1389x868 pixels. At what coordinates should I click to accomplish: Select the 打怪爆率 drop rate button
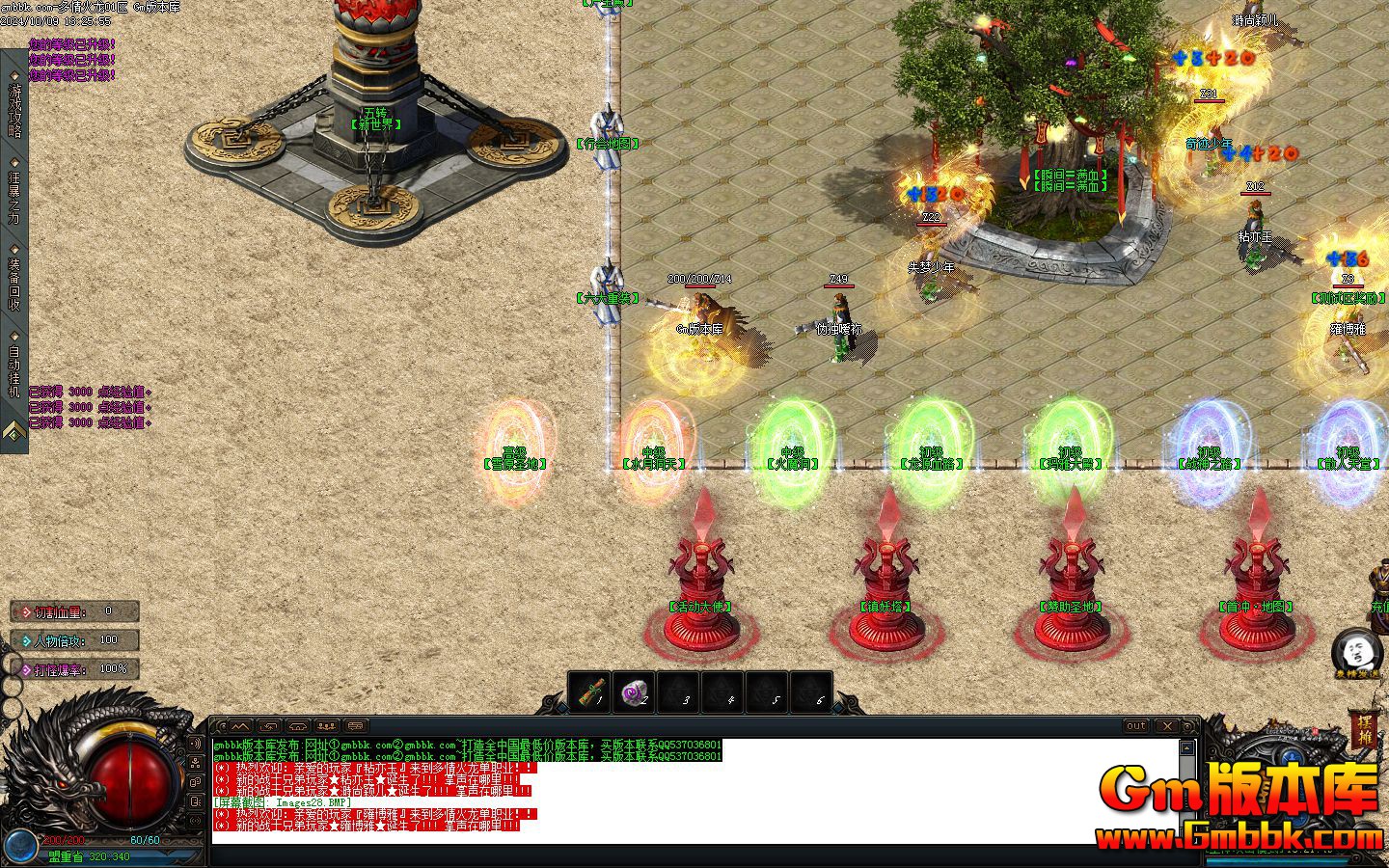click(x=75, y=668)
